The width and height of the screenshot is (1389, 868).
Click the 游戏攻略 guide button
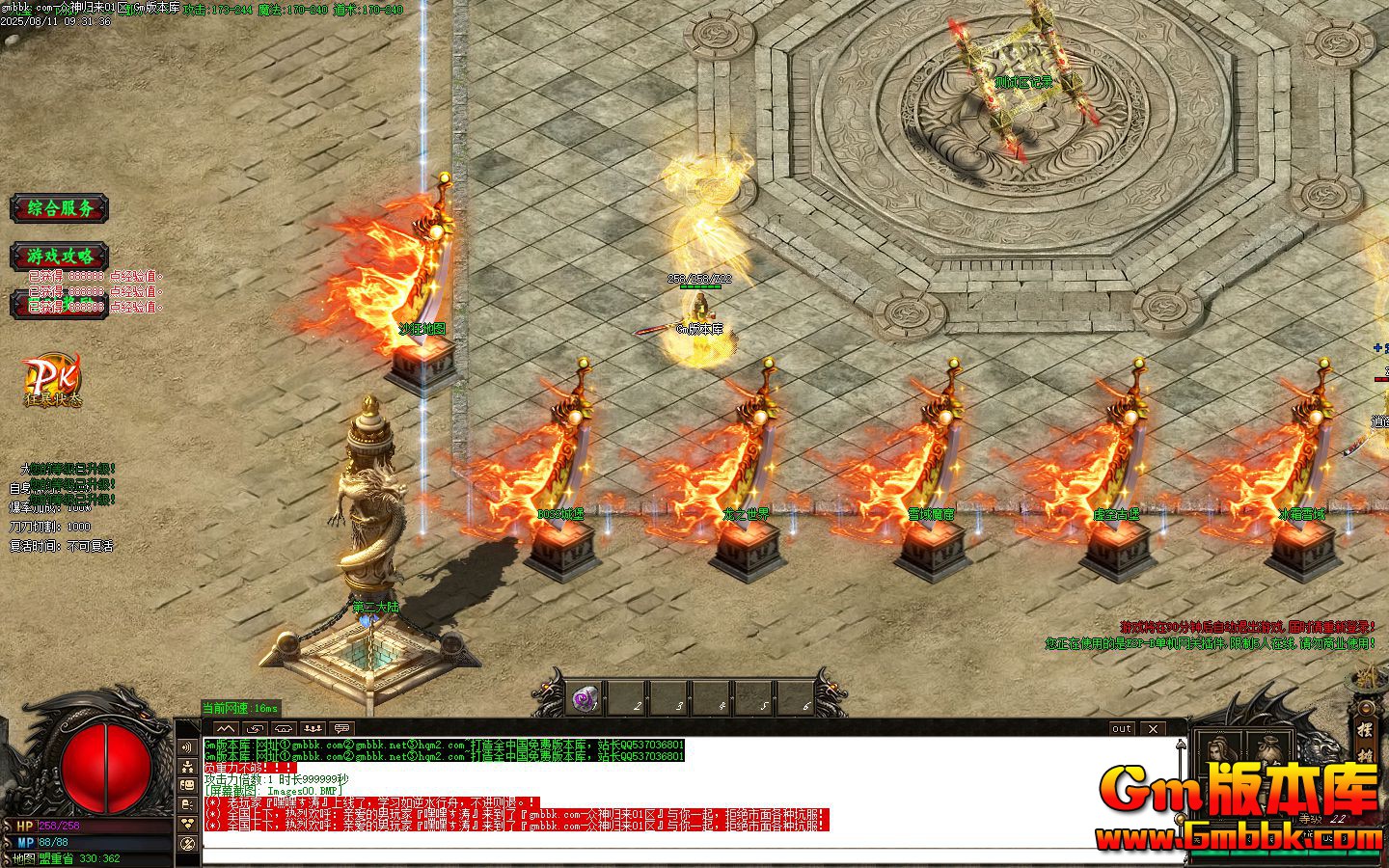point(60,257)
